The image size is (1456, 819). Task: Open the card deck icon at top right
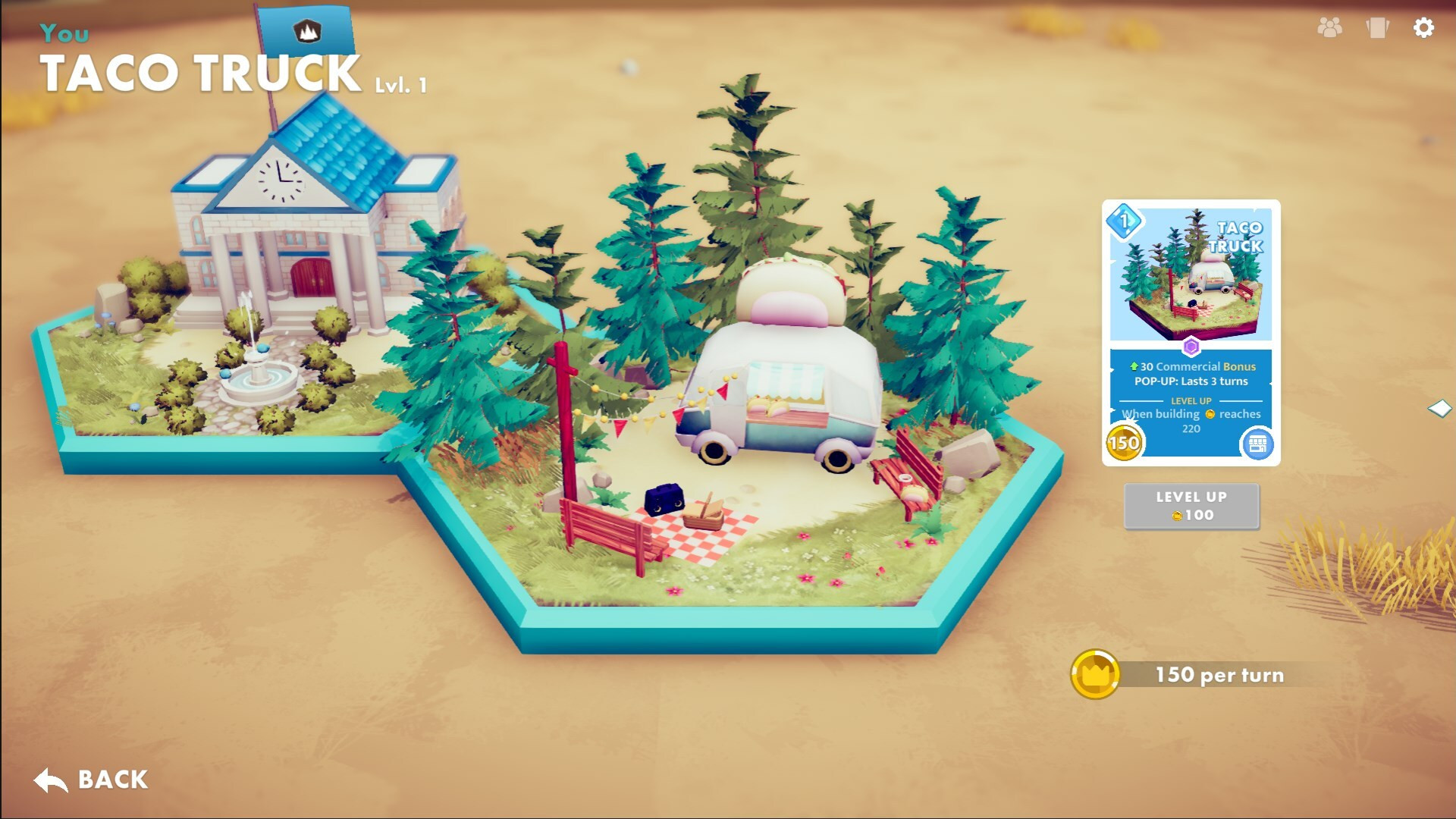pos(1378,28)
